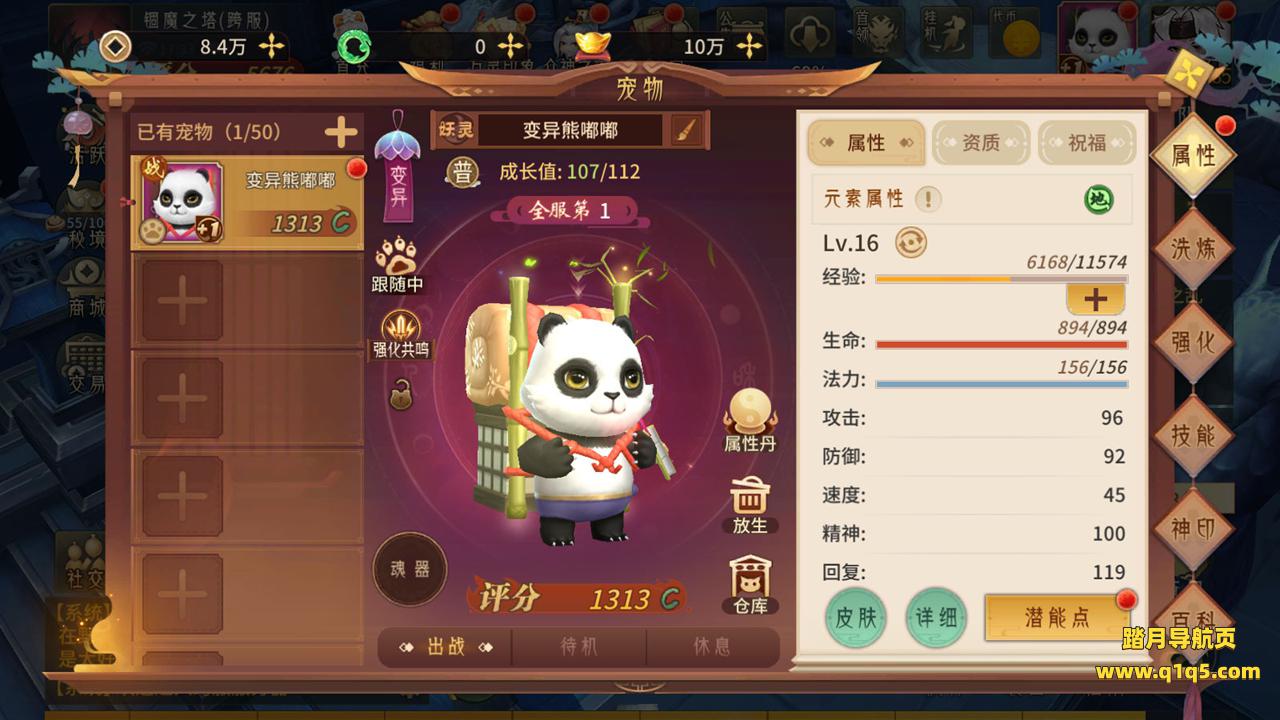The width and height of the screenshot is (1280, 720).
Task: Open the 属性丹 item icon
Action: coord(750,420)
